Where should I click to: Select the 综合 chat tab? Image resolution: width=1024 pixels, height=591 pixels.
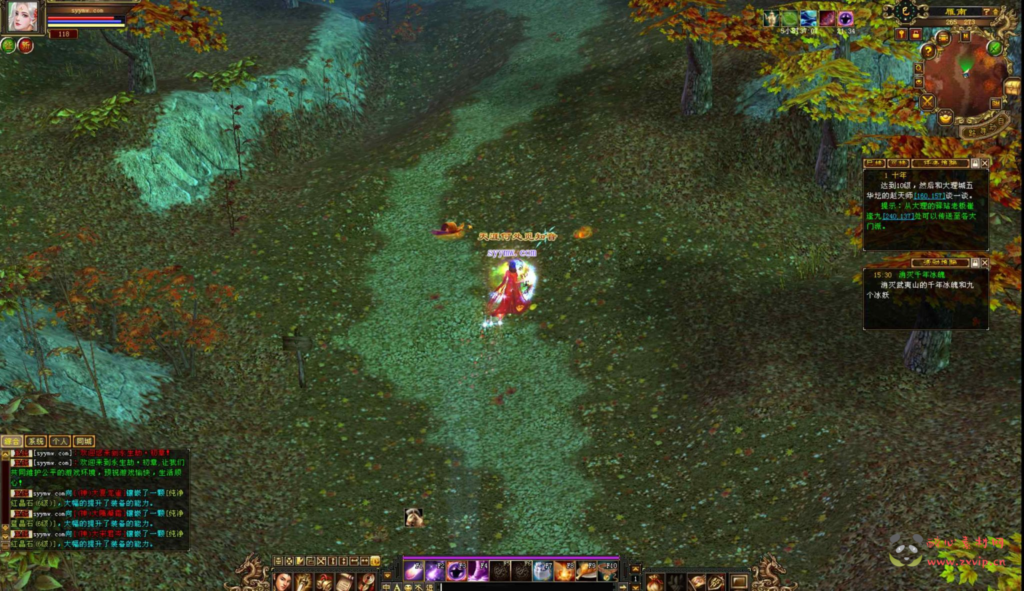click(12, 441)
